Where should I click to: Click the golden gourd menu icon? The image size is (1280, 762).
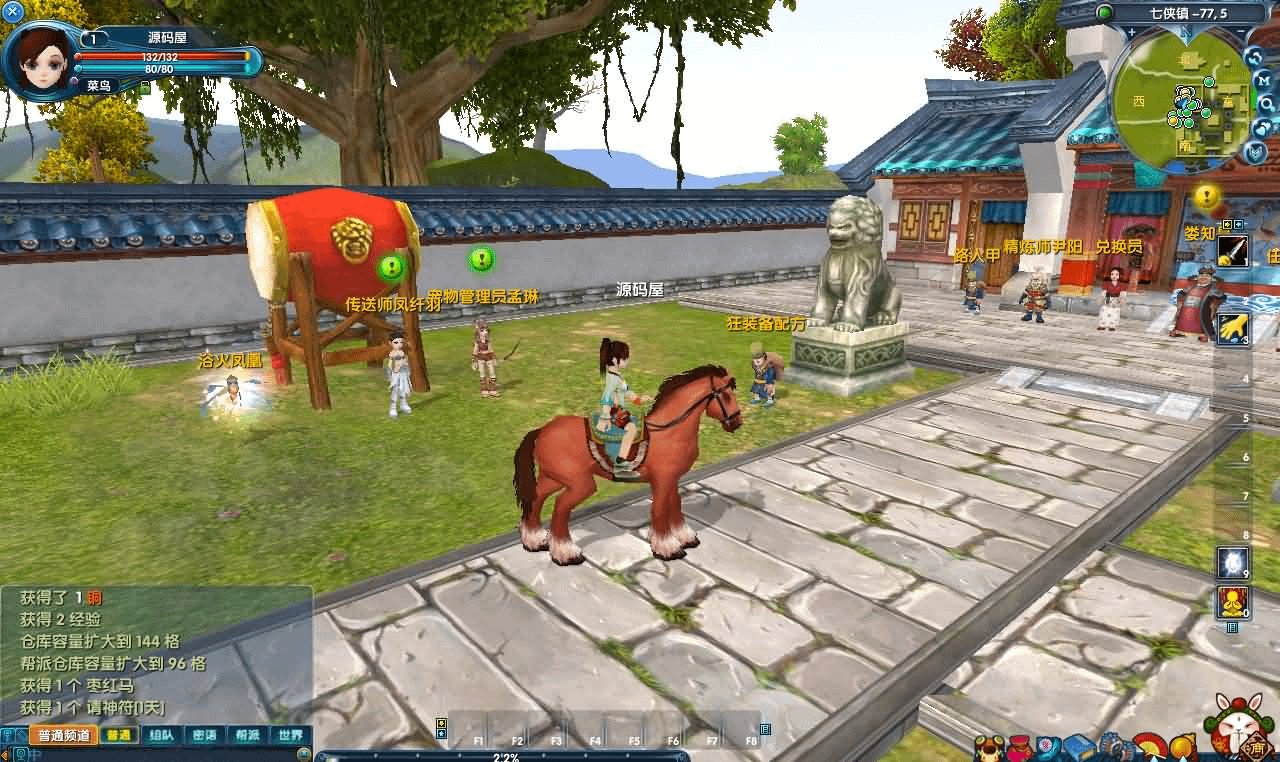click(1181, 746)
